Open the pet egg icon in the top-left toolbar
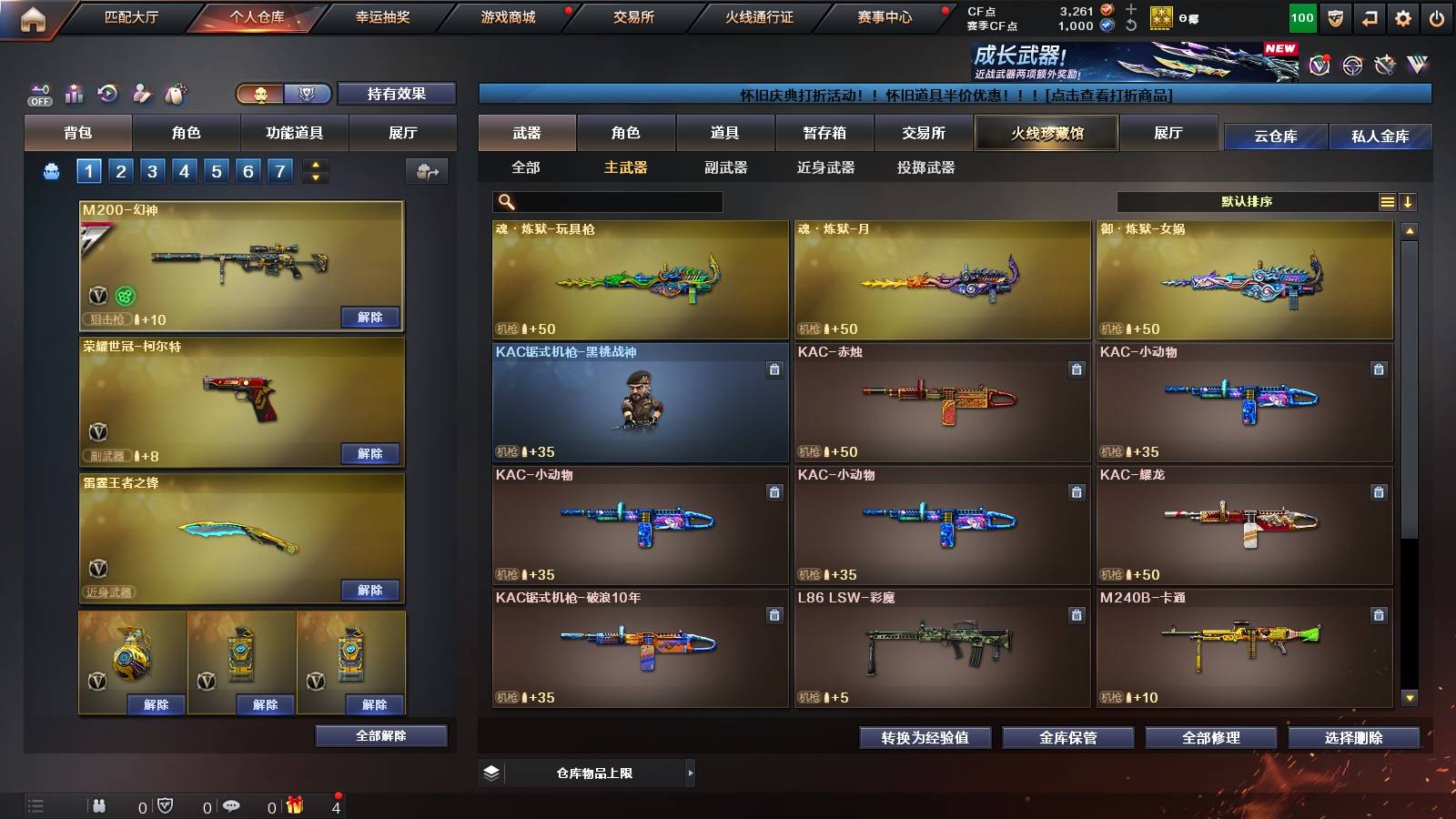Image resolution: width=1456 pixels, height=819 pixels. point(174,91)
